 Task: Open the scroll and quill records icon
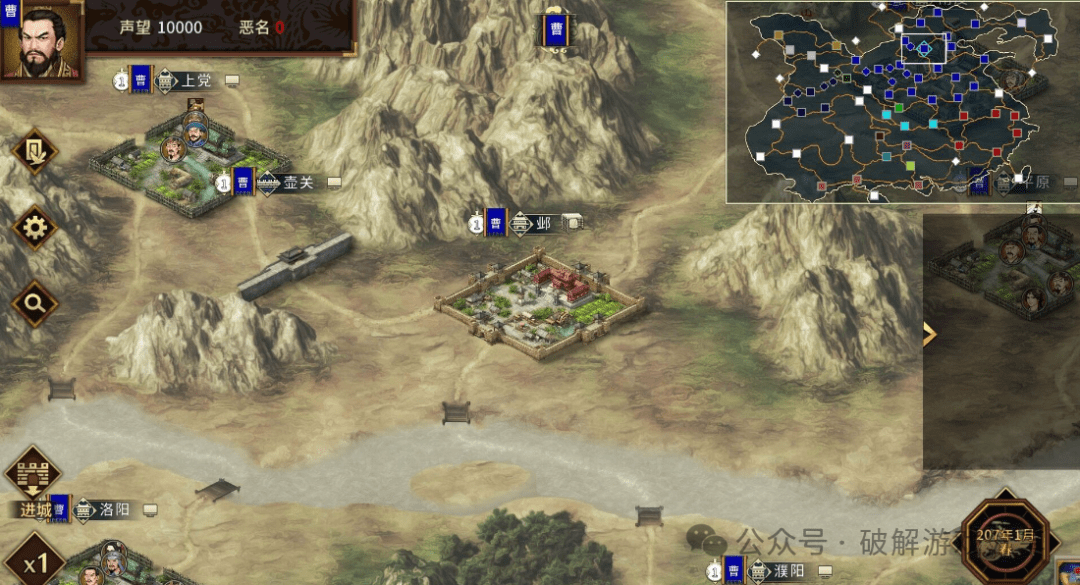coord(35,154)
